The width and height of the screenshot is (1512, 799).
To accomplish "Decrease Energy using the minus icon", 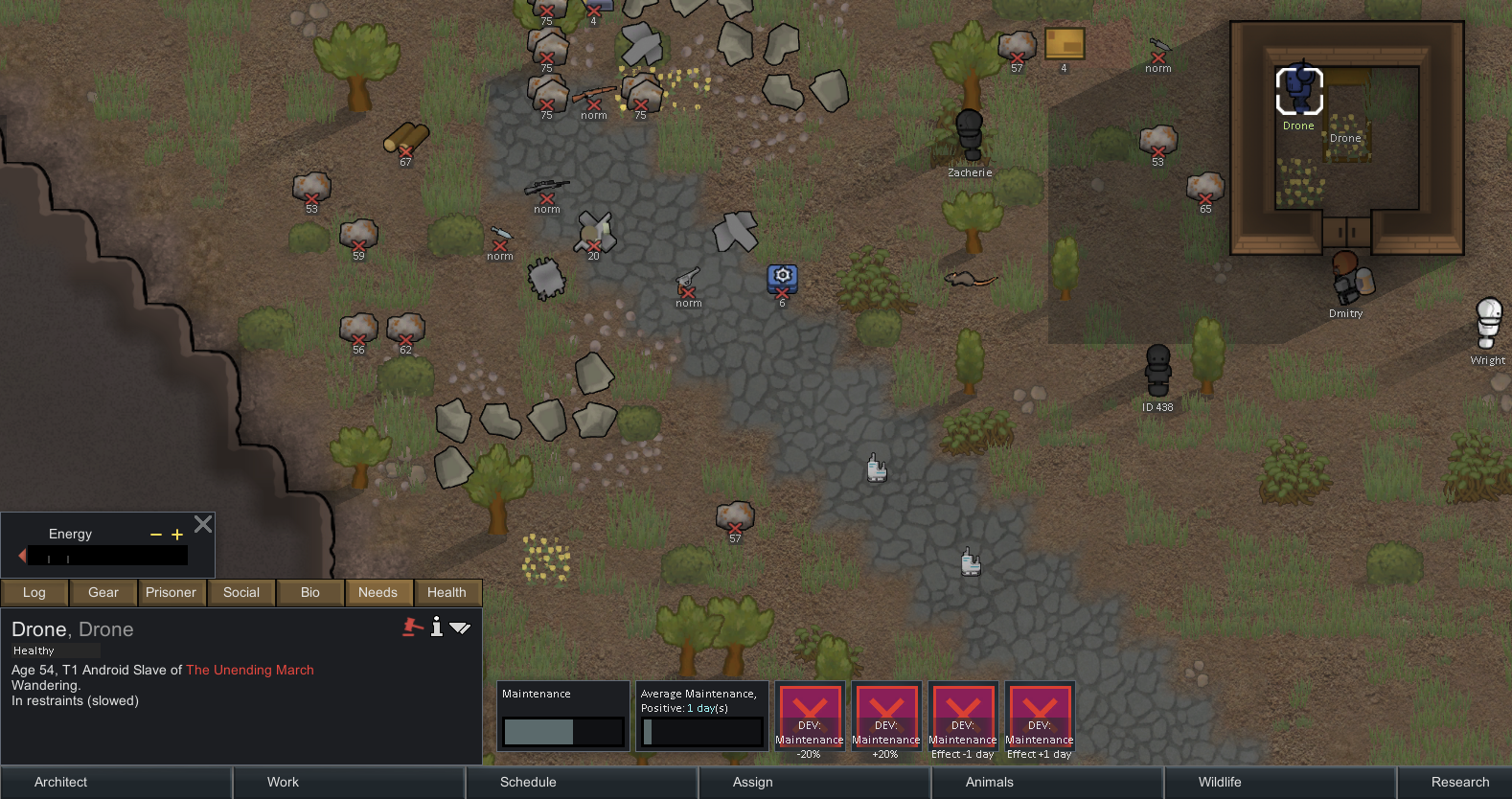I will point(154,534).
